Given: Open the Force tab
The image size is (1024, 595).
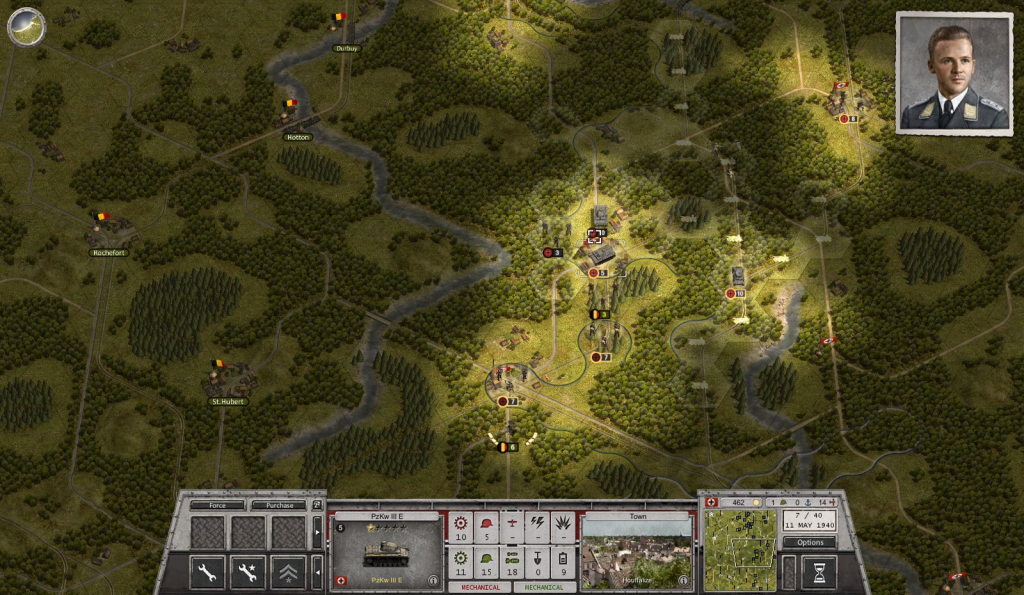Looking at the screenshot, I should pyautogui.click(x=217, y=505).
